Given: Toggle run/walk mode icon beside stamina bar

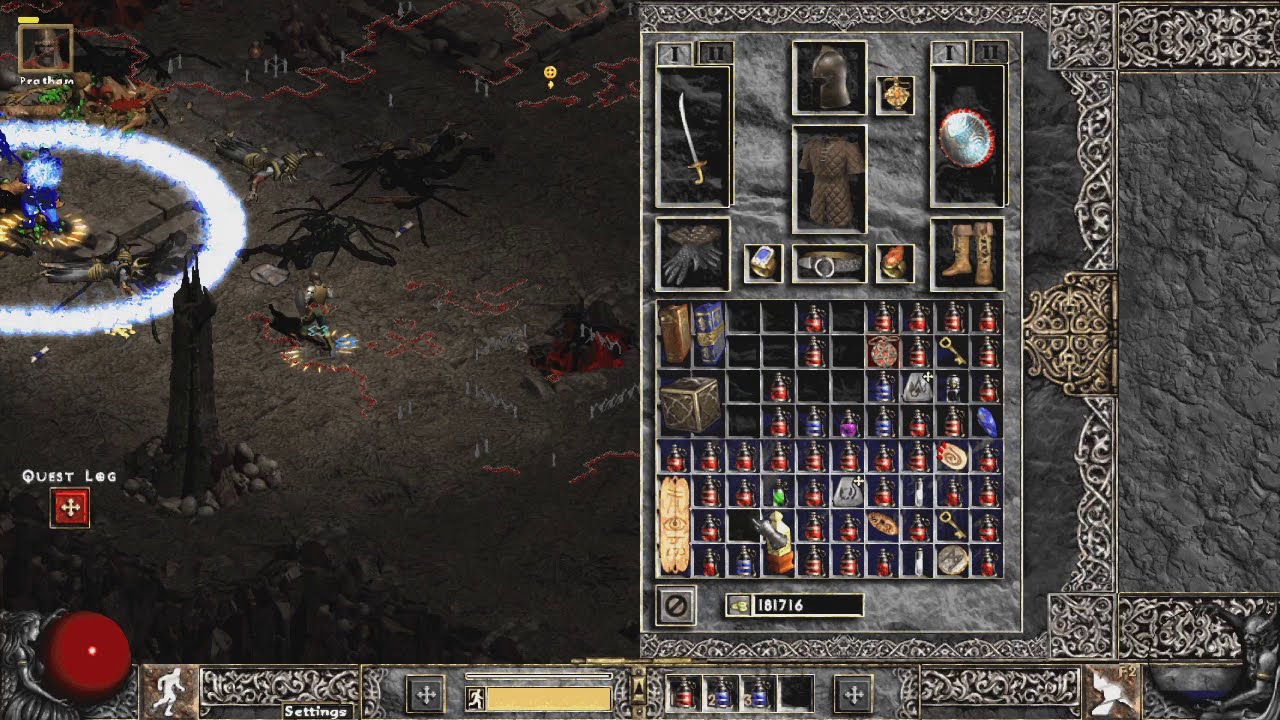Looking at the screenshot, I should [x=476, y=696].
